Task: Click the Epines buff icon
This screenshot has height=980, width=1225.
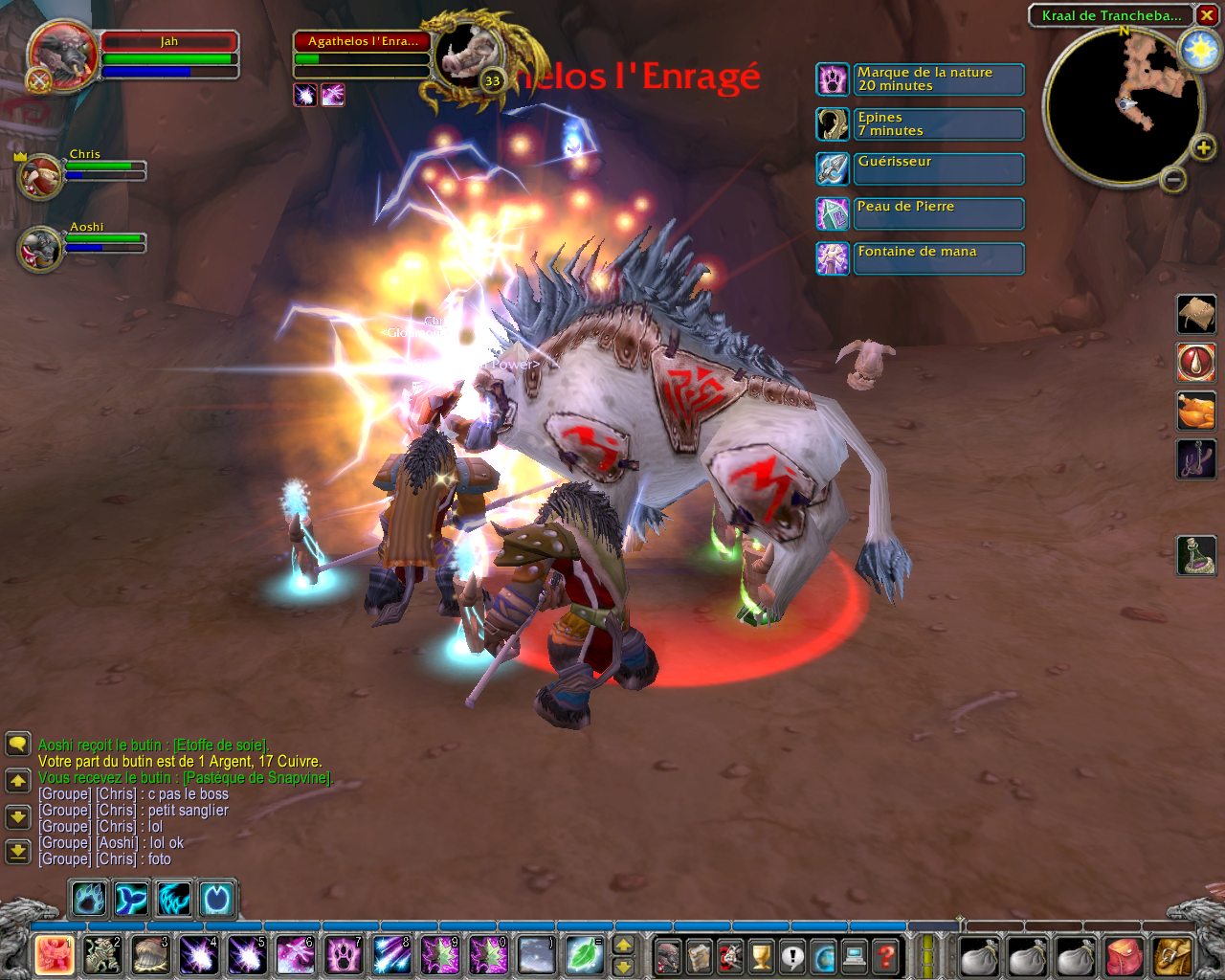Action: pyautogui.click(x=832, y=124)
